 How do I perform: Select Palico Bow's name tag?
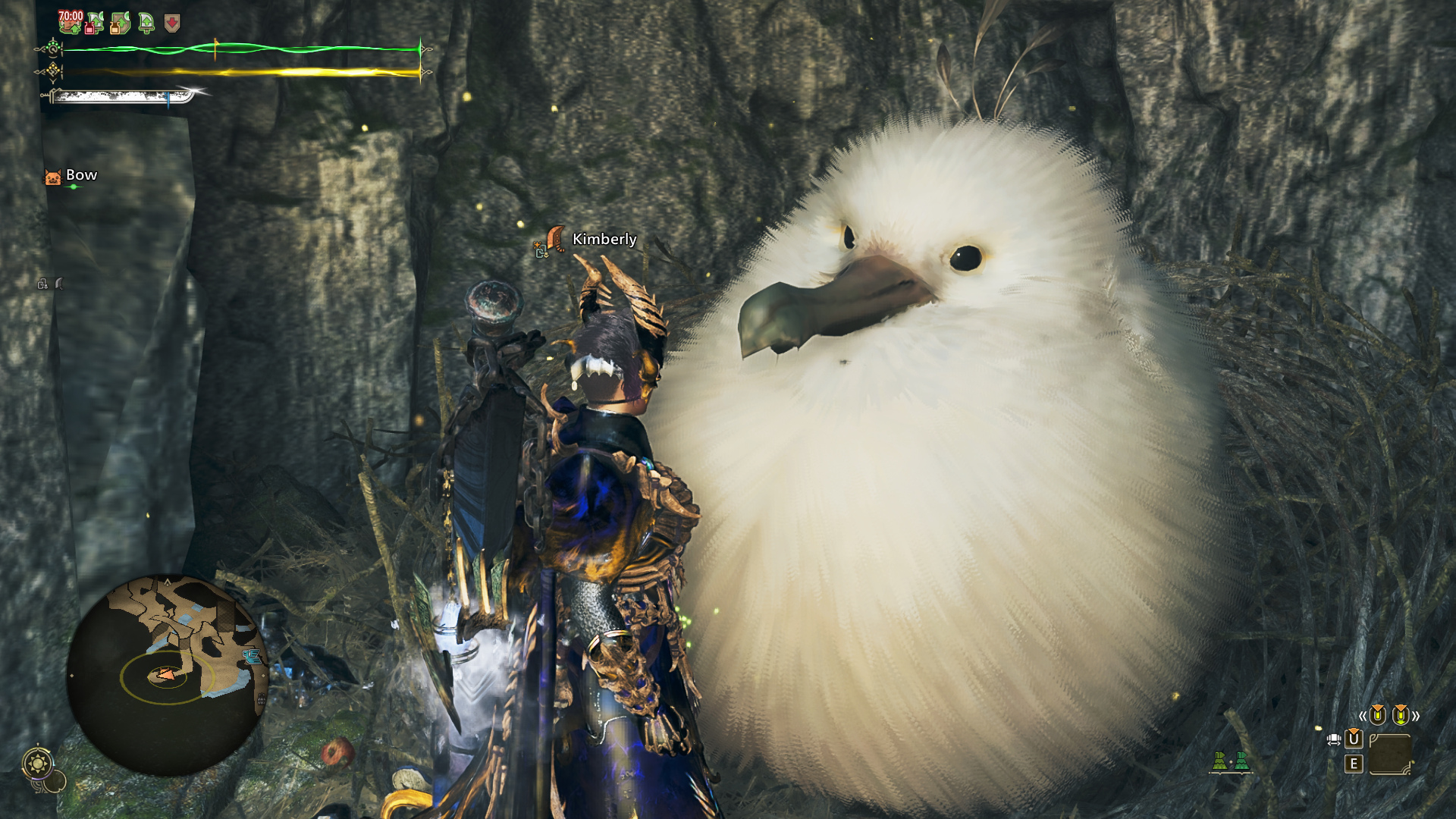[x=81, y=175]
